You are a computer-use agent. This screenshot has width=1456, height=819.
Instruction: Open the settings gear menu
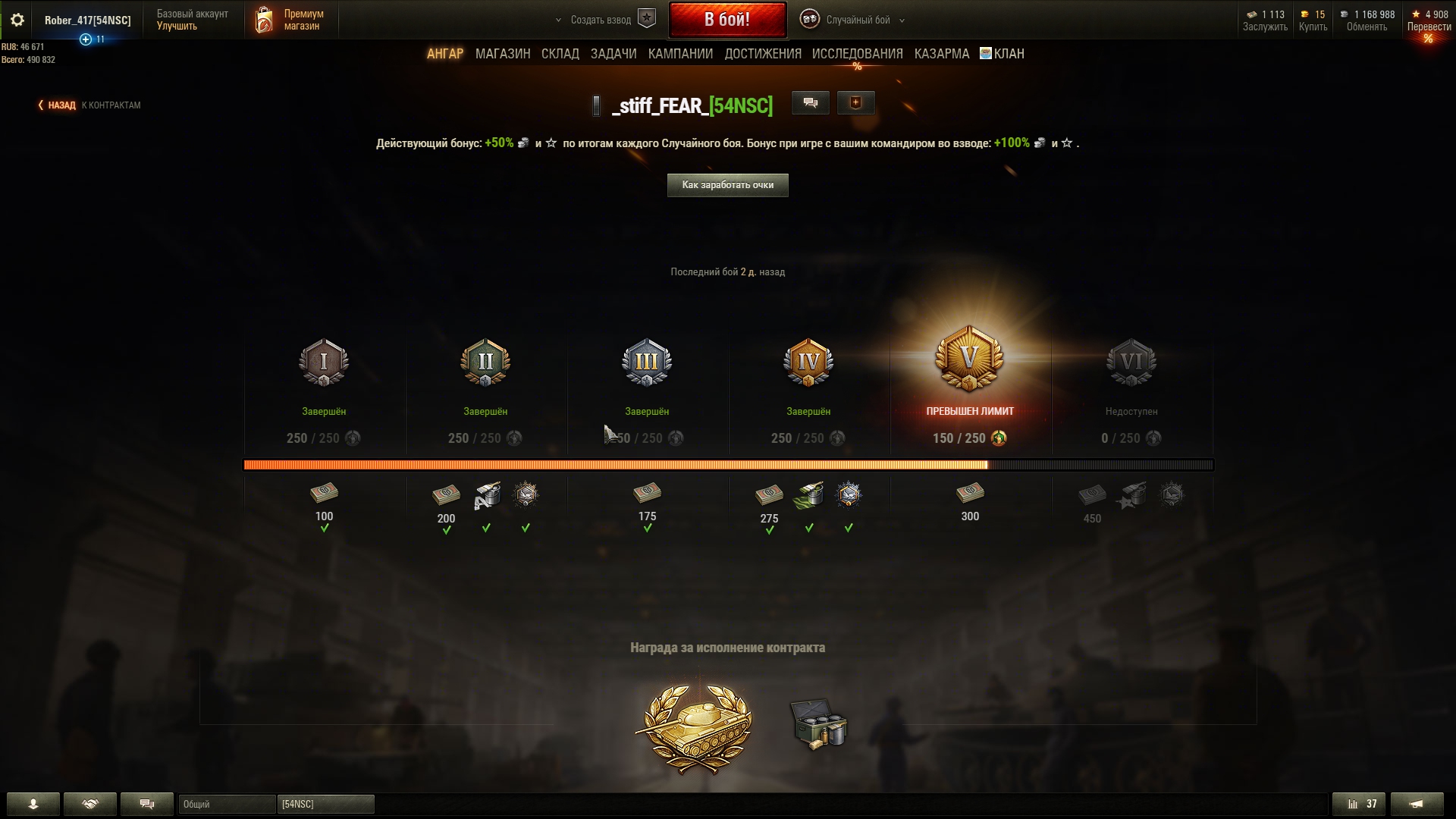[x=17, y=20]
